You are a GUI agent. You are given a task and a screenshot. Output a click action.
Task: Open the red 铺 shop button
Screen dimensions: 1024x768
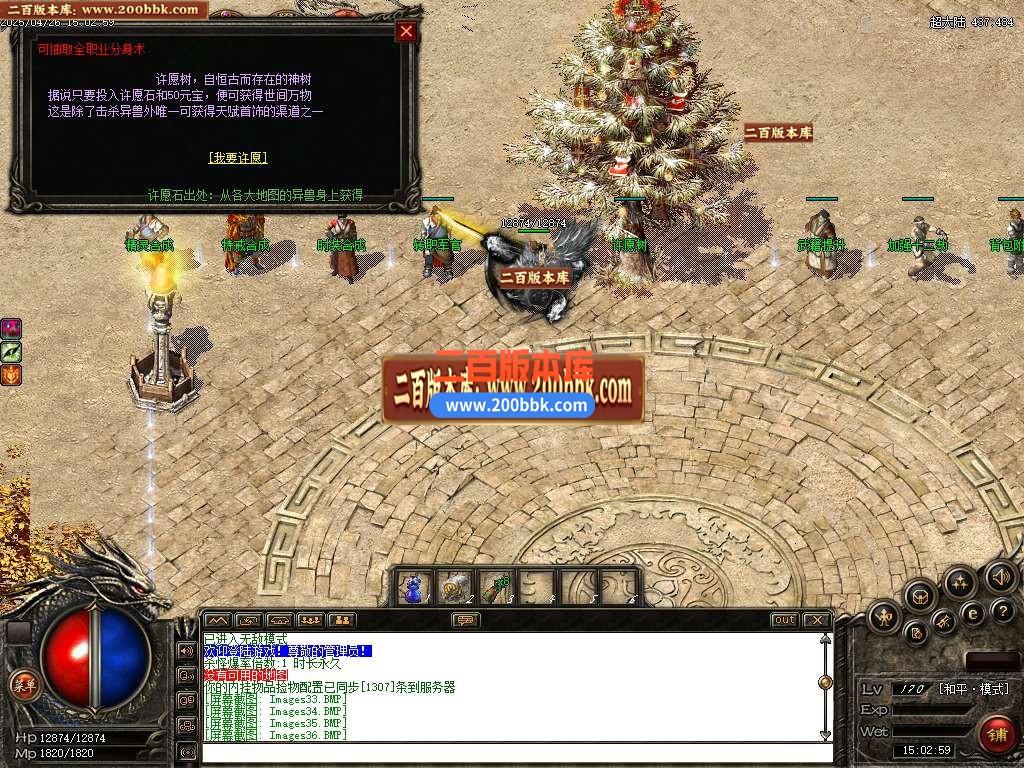pos(995,733)
